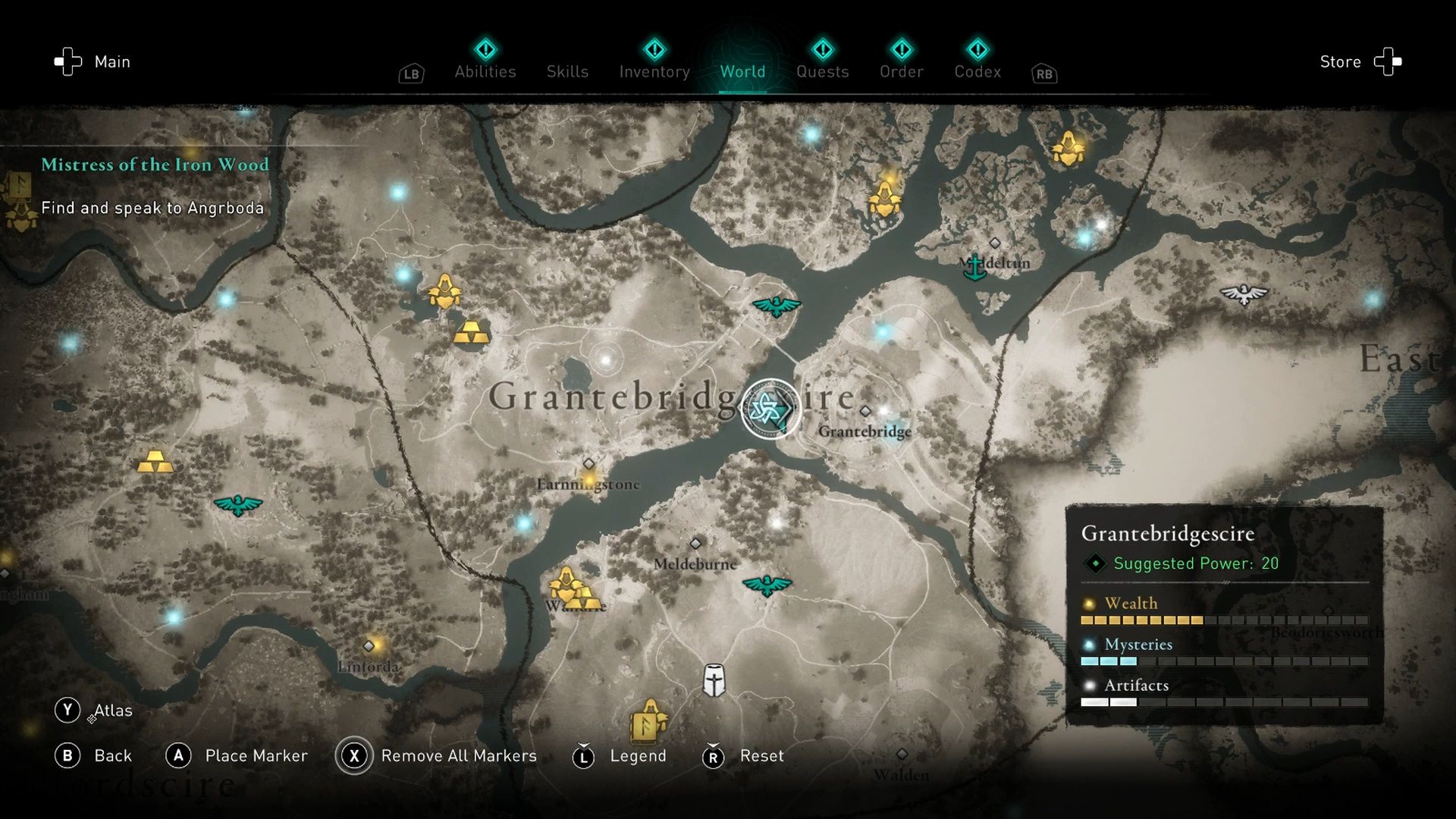This screenshot has height=819, width=1456.
Task: Switch to the Quests tab
Action: pyautogui.click(x=824, y=71)
